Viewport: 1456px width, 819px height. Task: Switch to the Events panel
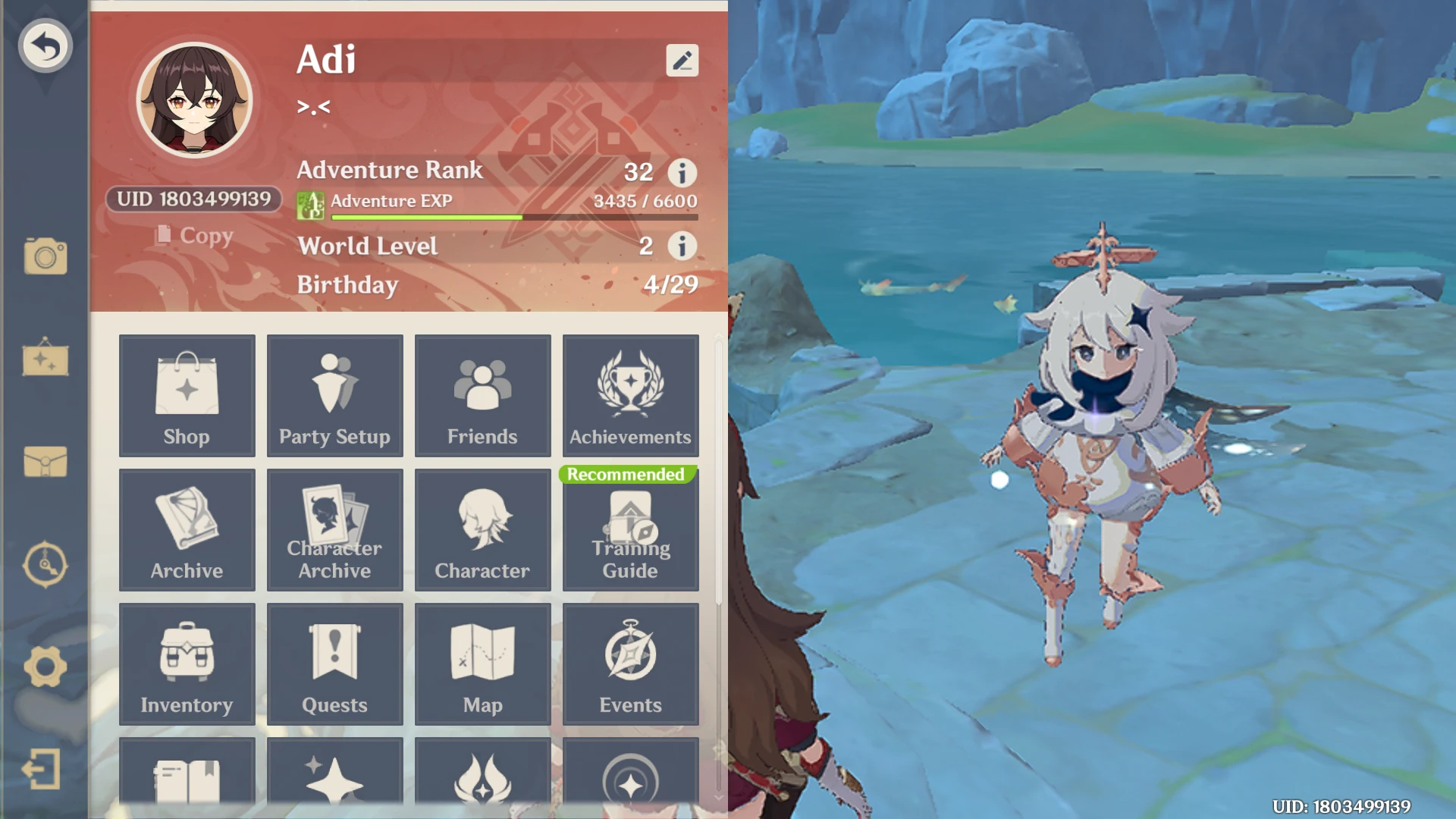630,664
